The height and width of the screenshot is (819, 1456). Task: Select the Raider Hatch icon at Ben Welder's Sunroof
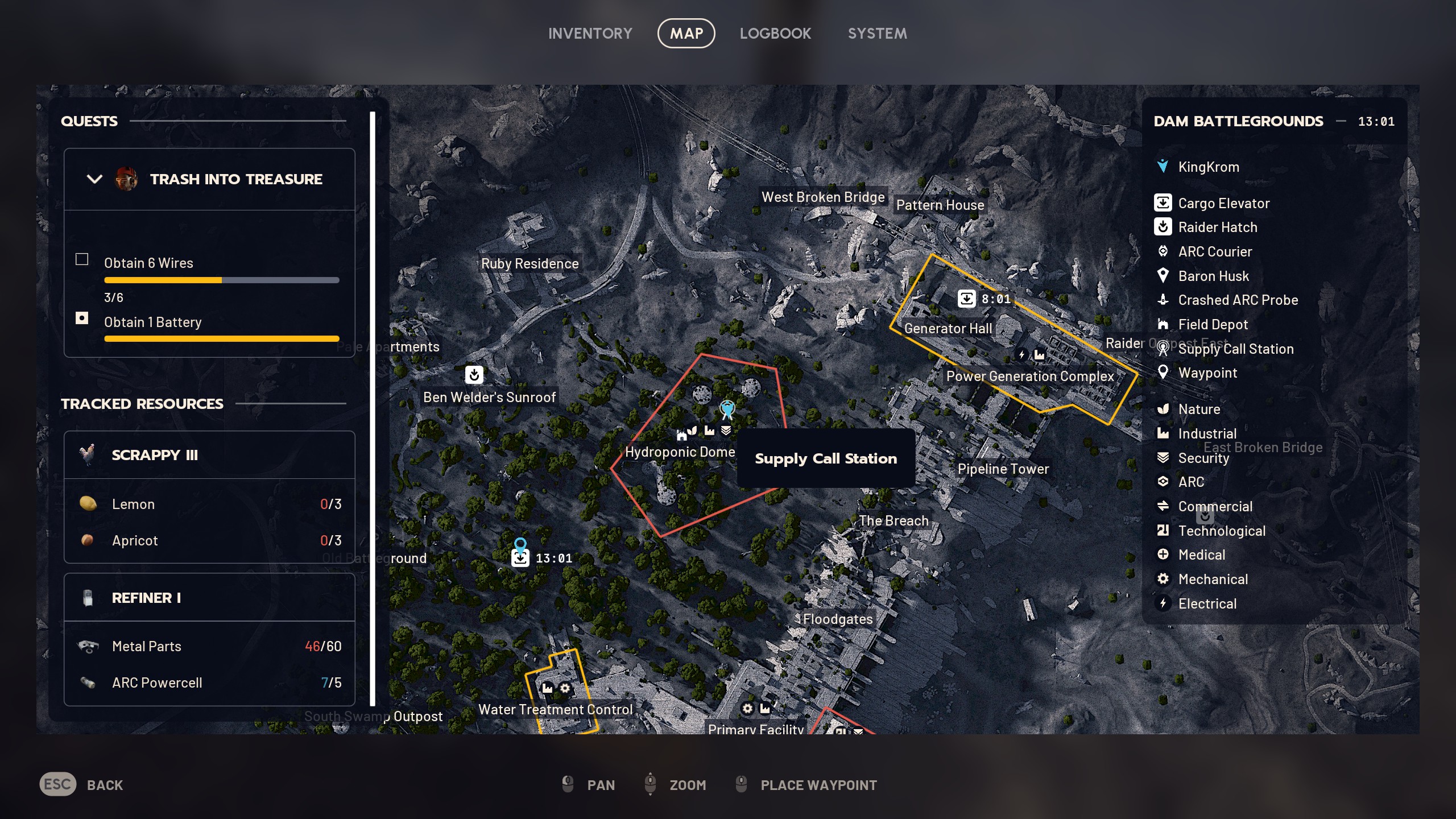click(x=475, y=375)
